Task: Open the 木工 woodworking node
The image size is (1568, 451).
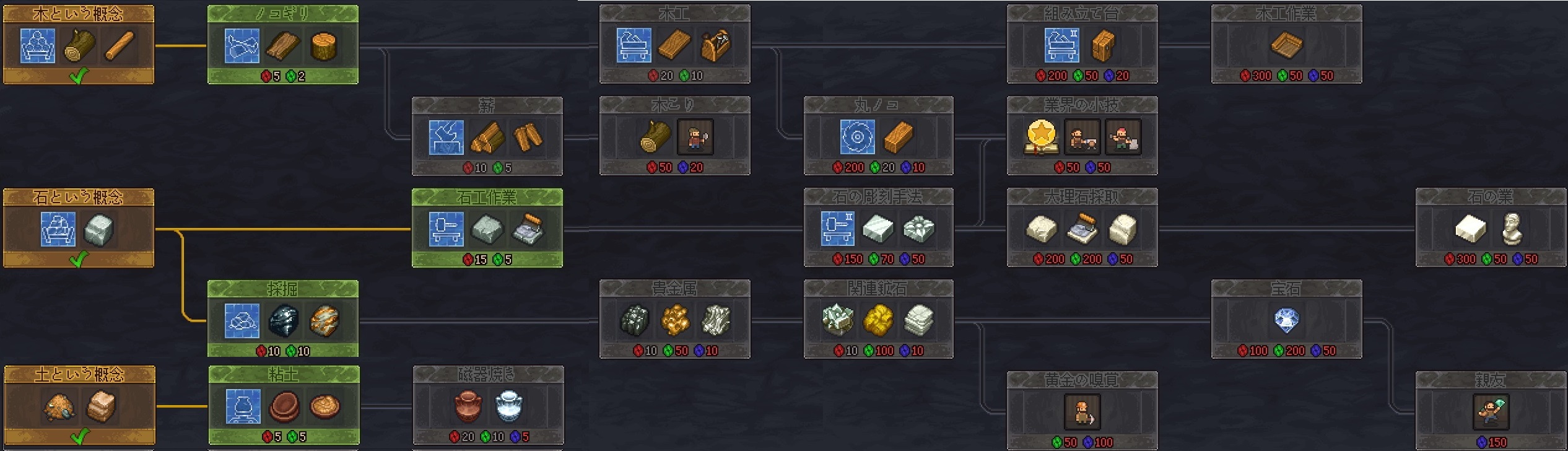Action: coord(674,45)
